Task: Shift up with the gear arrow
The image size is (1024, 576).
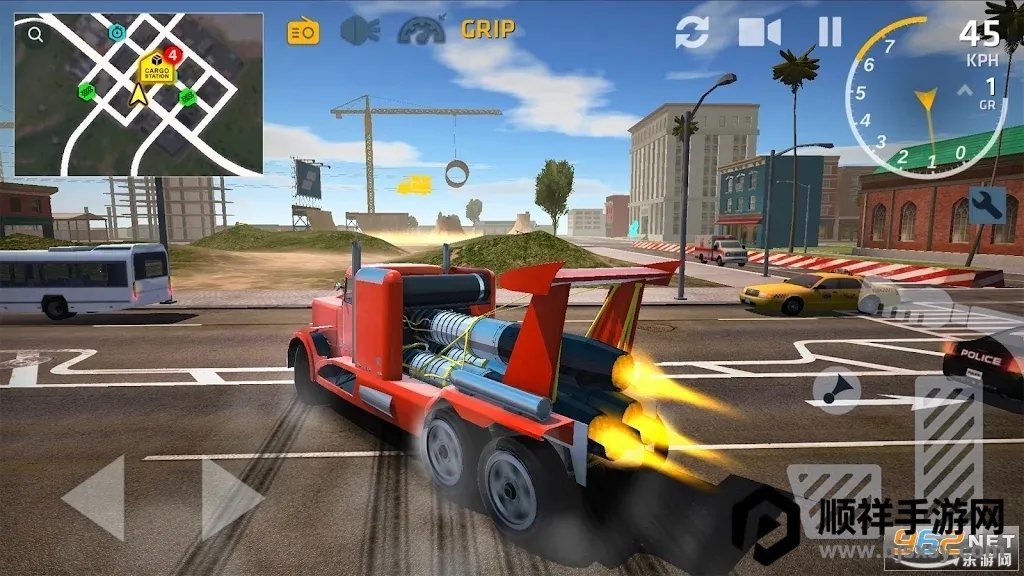Action: [x=964, y=90]
